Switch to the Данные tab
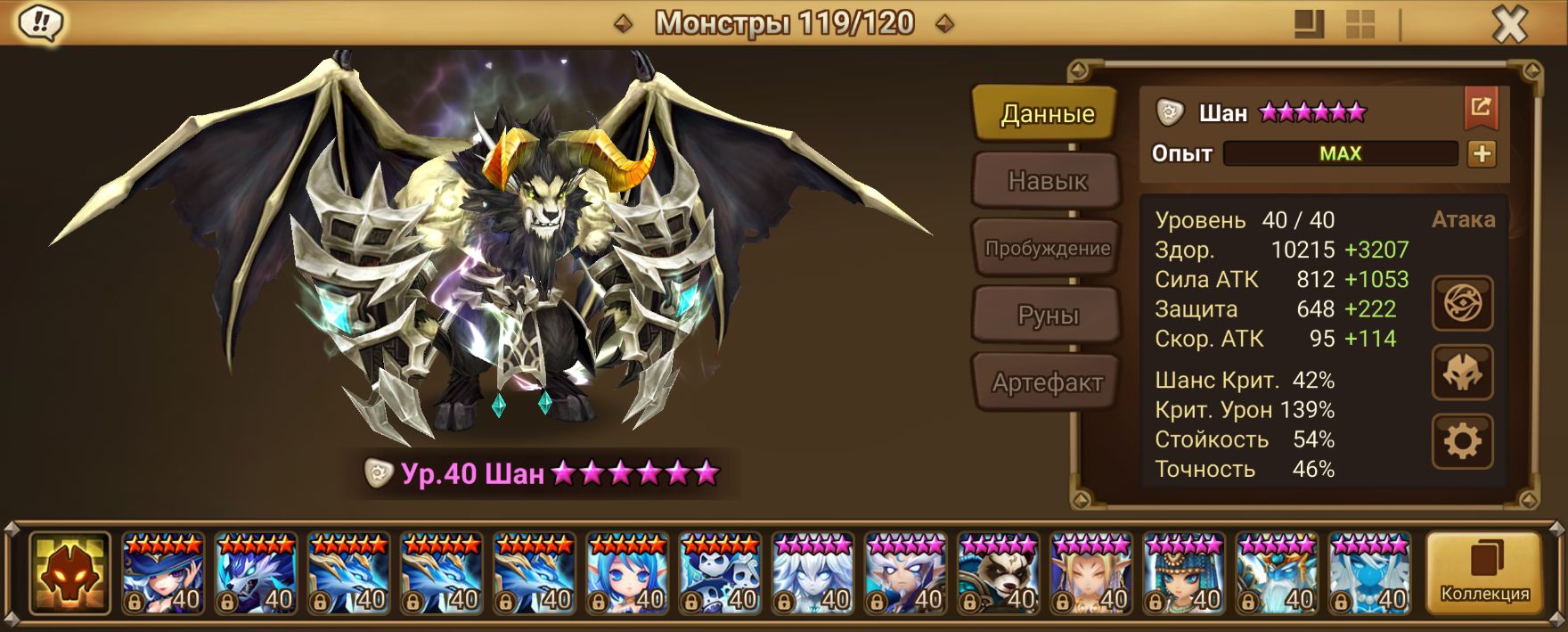The height and width of the screenshot is (632, 1568). (1046, 114)
